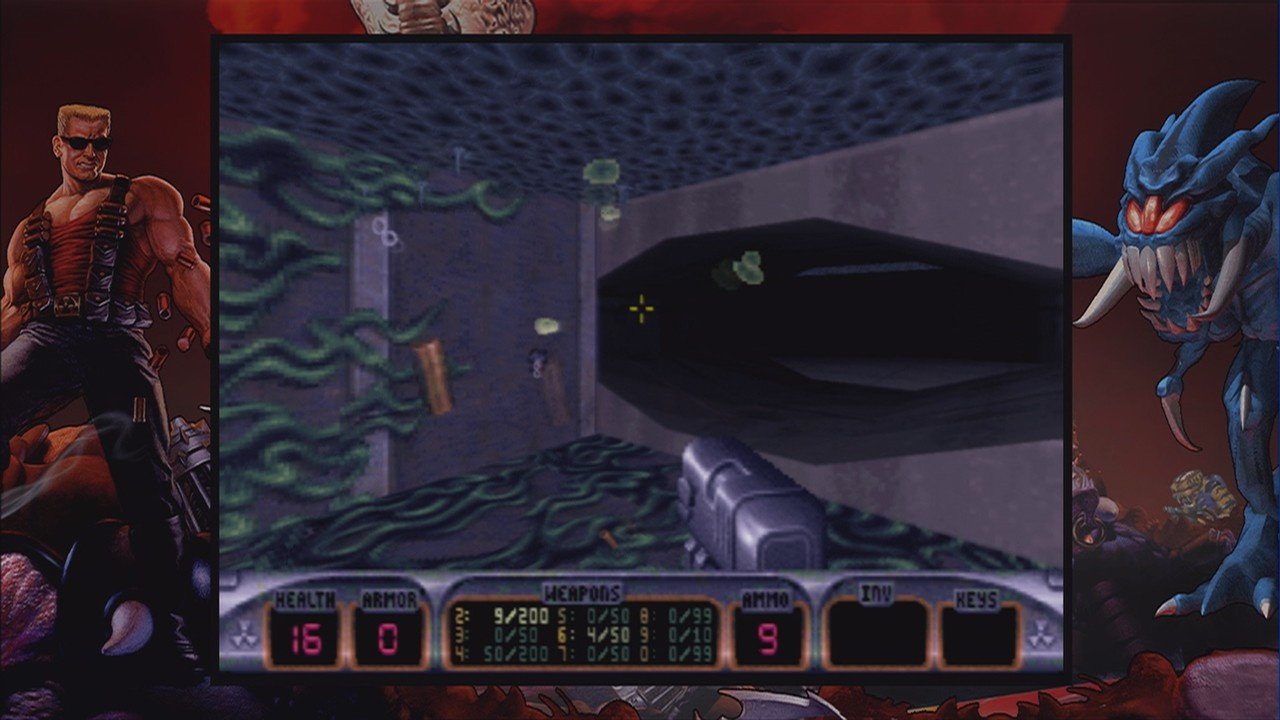Click the radiation symbol on left HUD edge
The width and height of the screenshot is (1280, 720).
tap(244, 633)
